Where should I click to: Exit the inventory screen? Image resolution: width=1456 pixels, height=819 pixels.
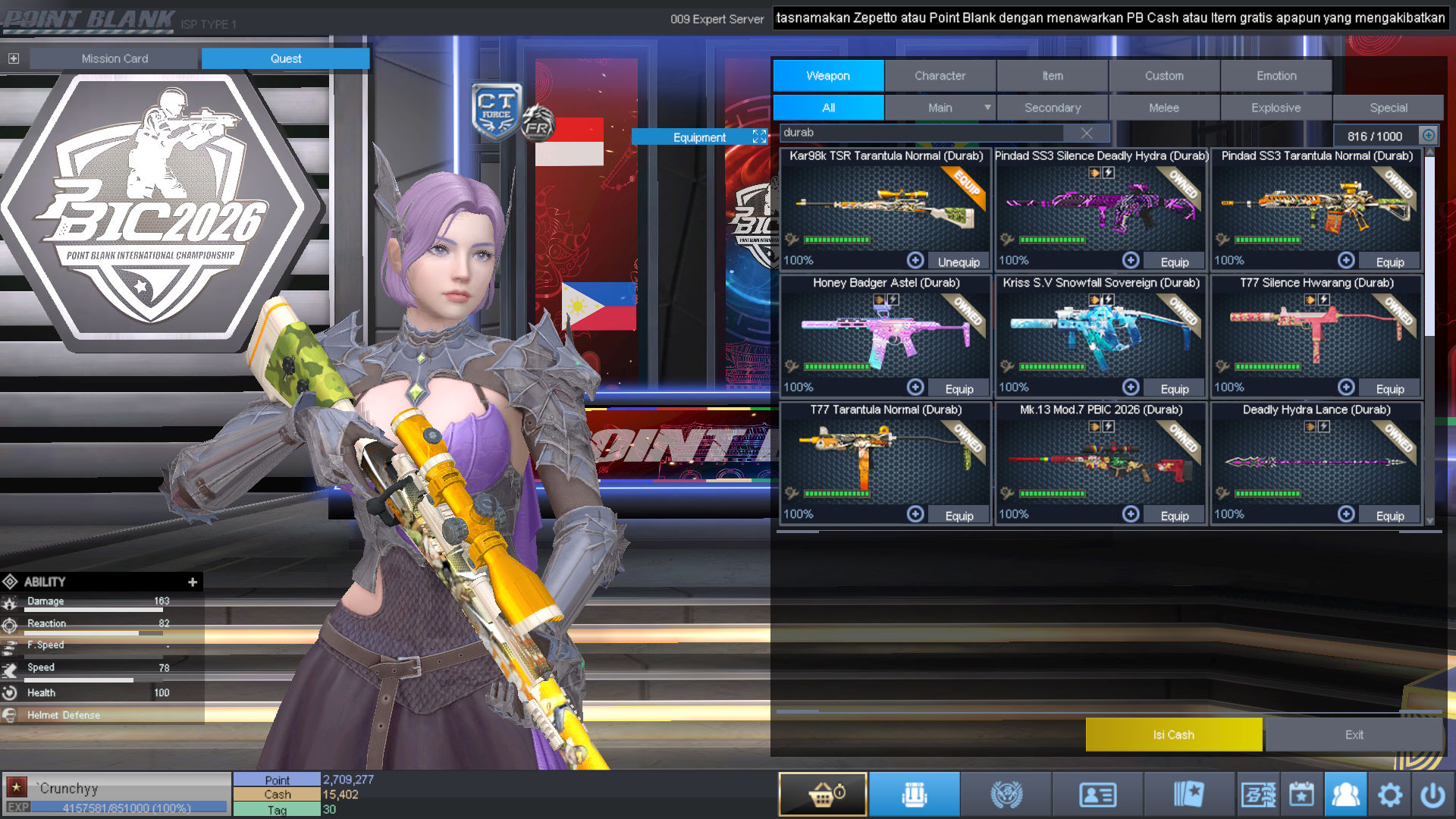1354,735
